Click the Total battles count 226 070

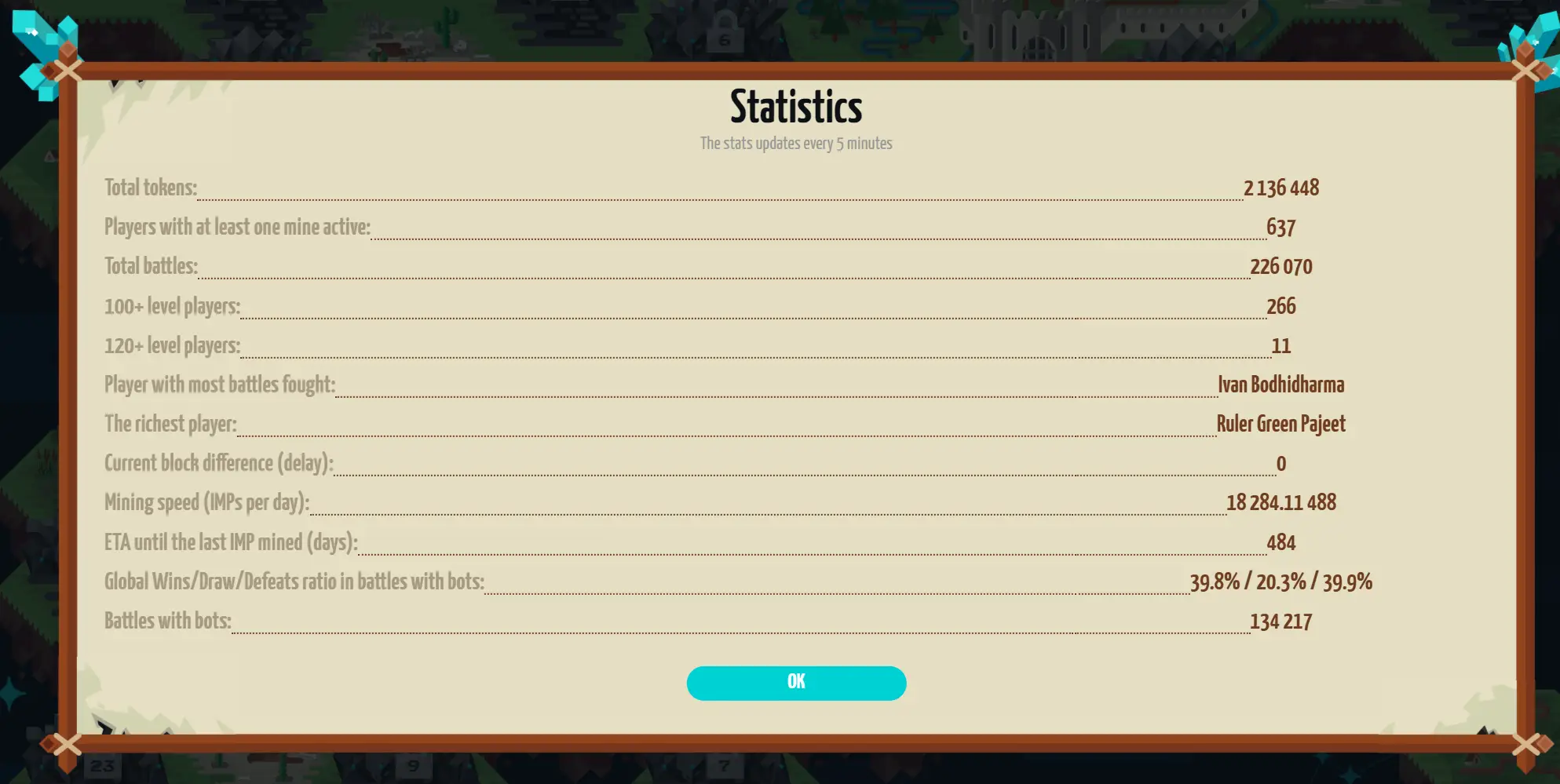(1283, 266)
